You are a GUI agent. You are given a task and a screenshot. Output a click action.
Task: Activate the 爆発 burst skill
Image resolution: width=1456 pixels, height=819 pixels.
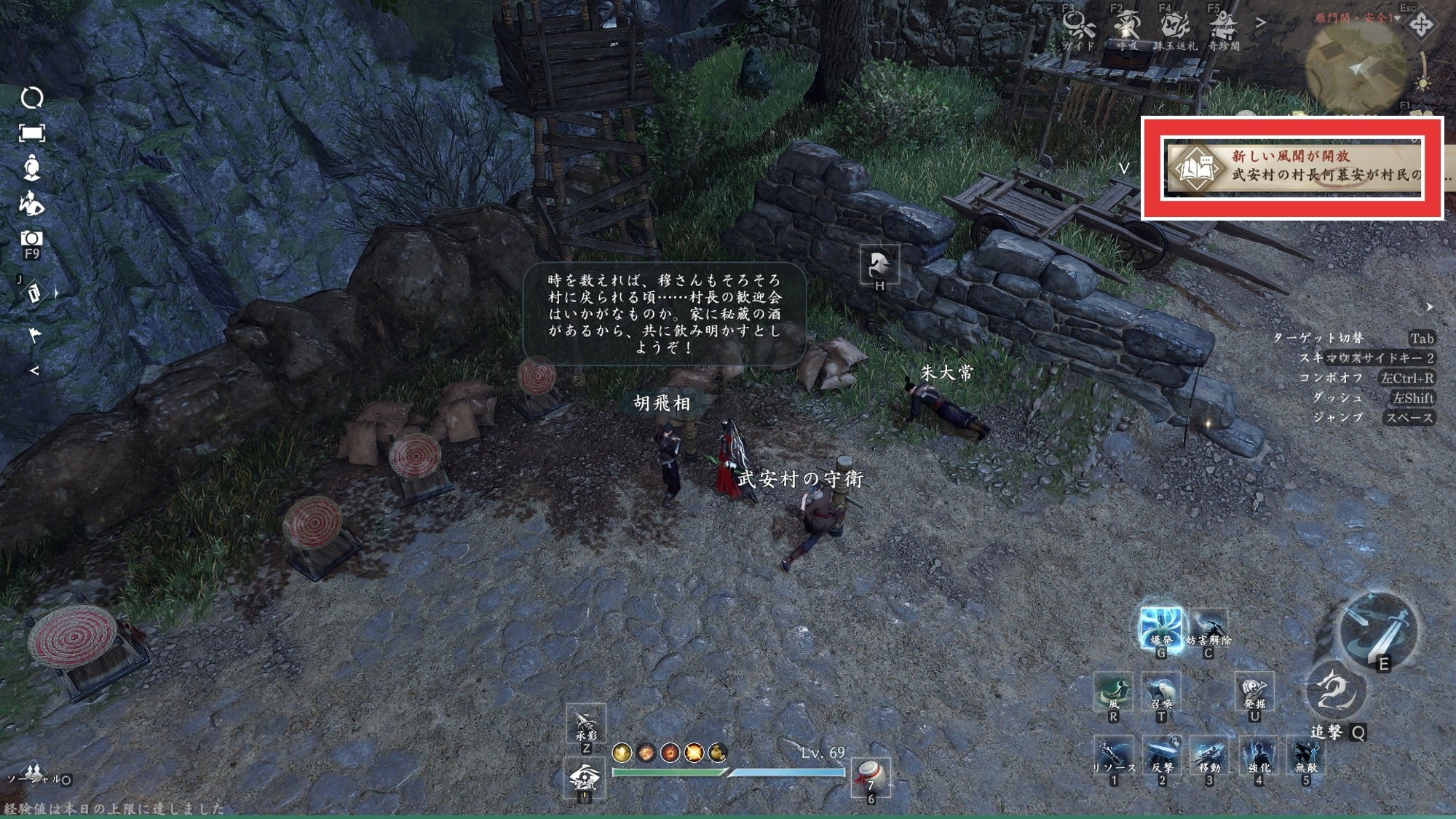coord(1160,628)
